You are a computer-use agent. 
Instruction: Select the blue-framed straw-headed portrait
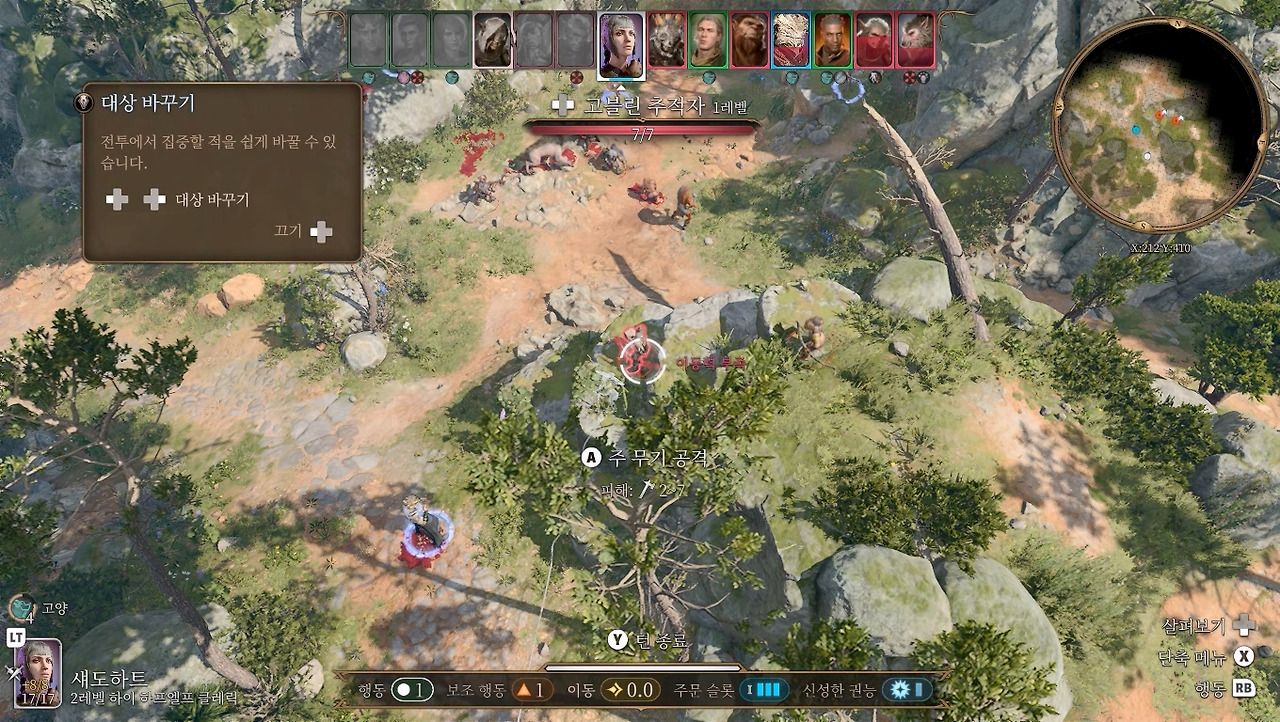(x=791, y=40)
